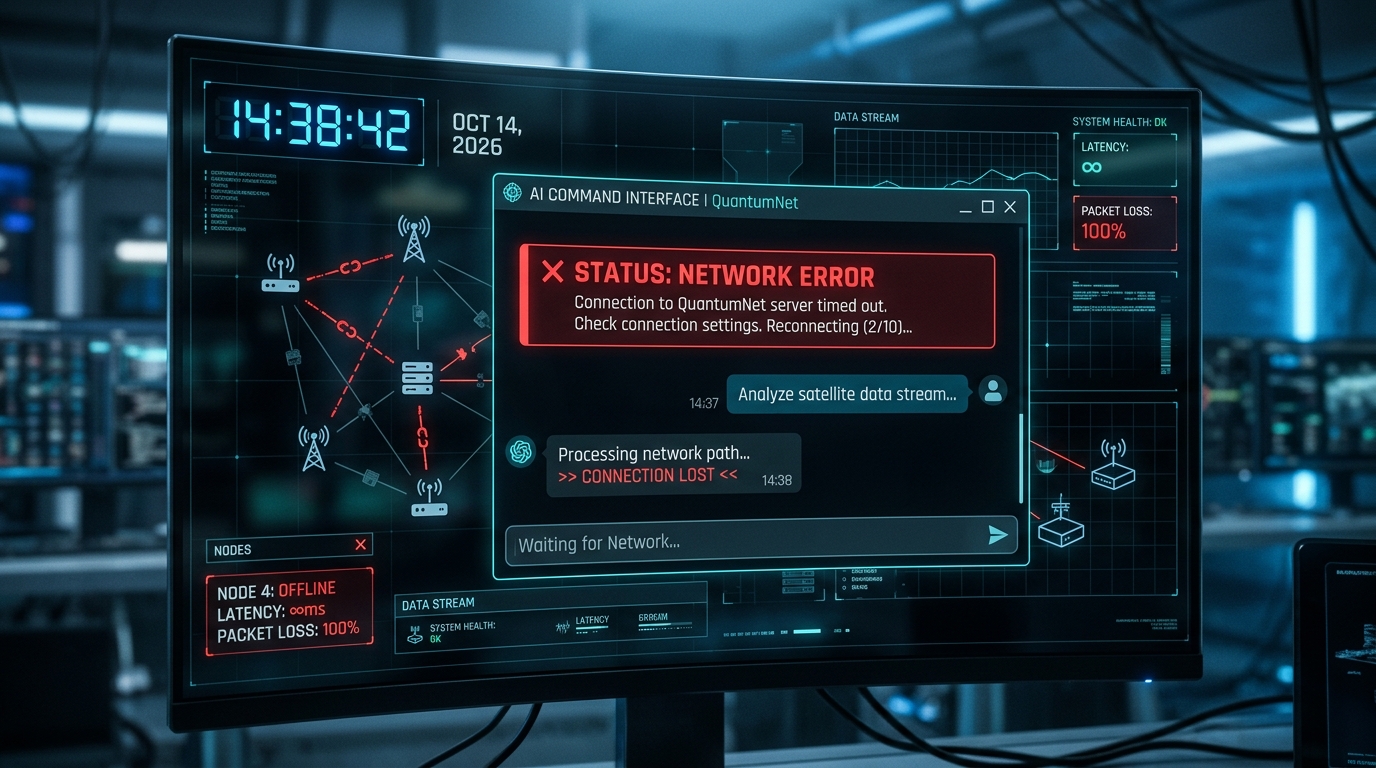Open the Latency infinity panel
The image size is (1376, 768).
tap(1124, 159)
